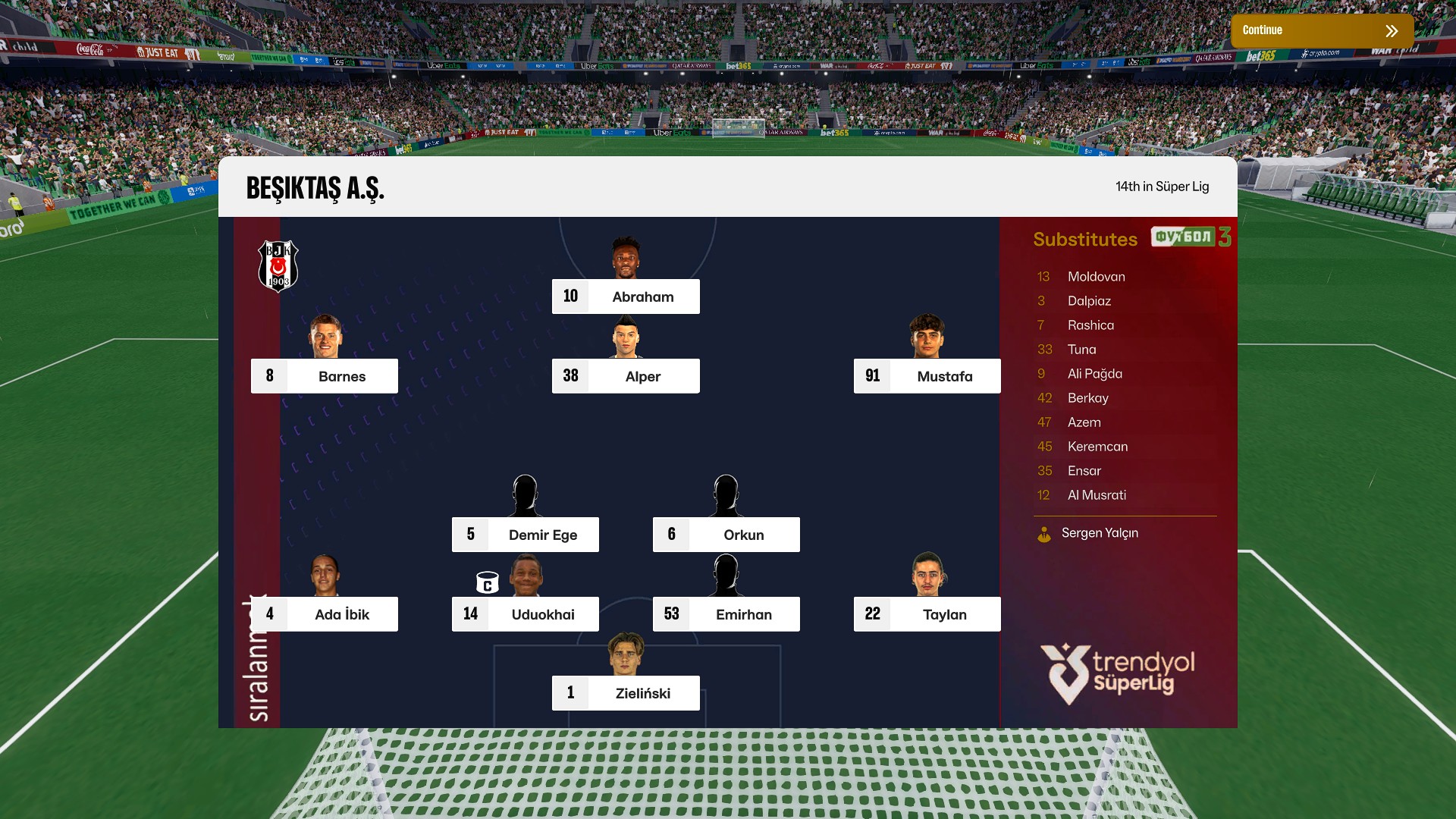Select substitute Dalpiaz's row
This screenshot has height=819, width=1456.
click(x=1089, y=301)
